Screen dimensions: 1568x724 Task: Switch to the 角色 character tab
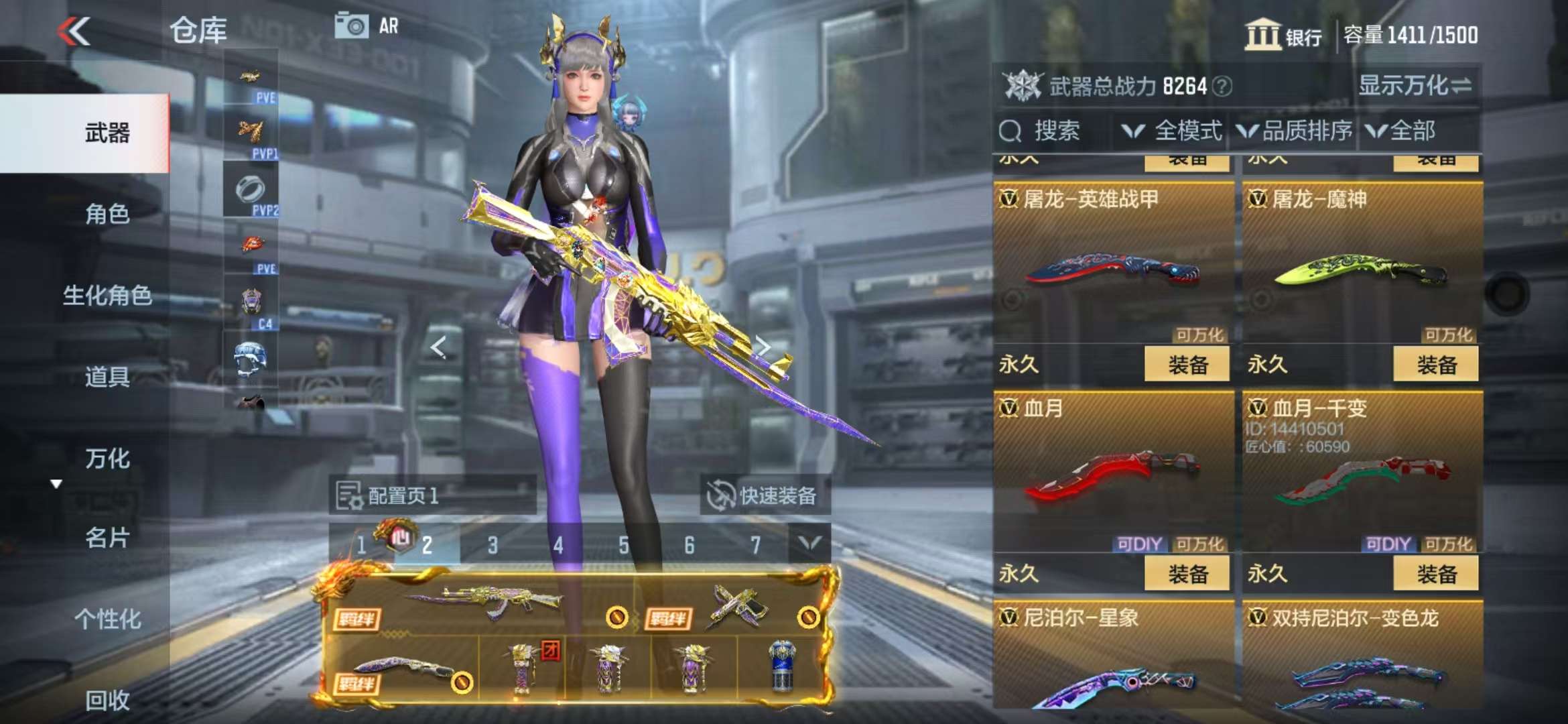pyautogui.click(x=107, y=214)
